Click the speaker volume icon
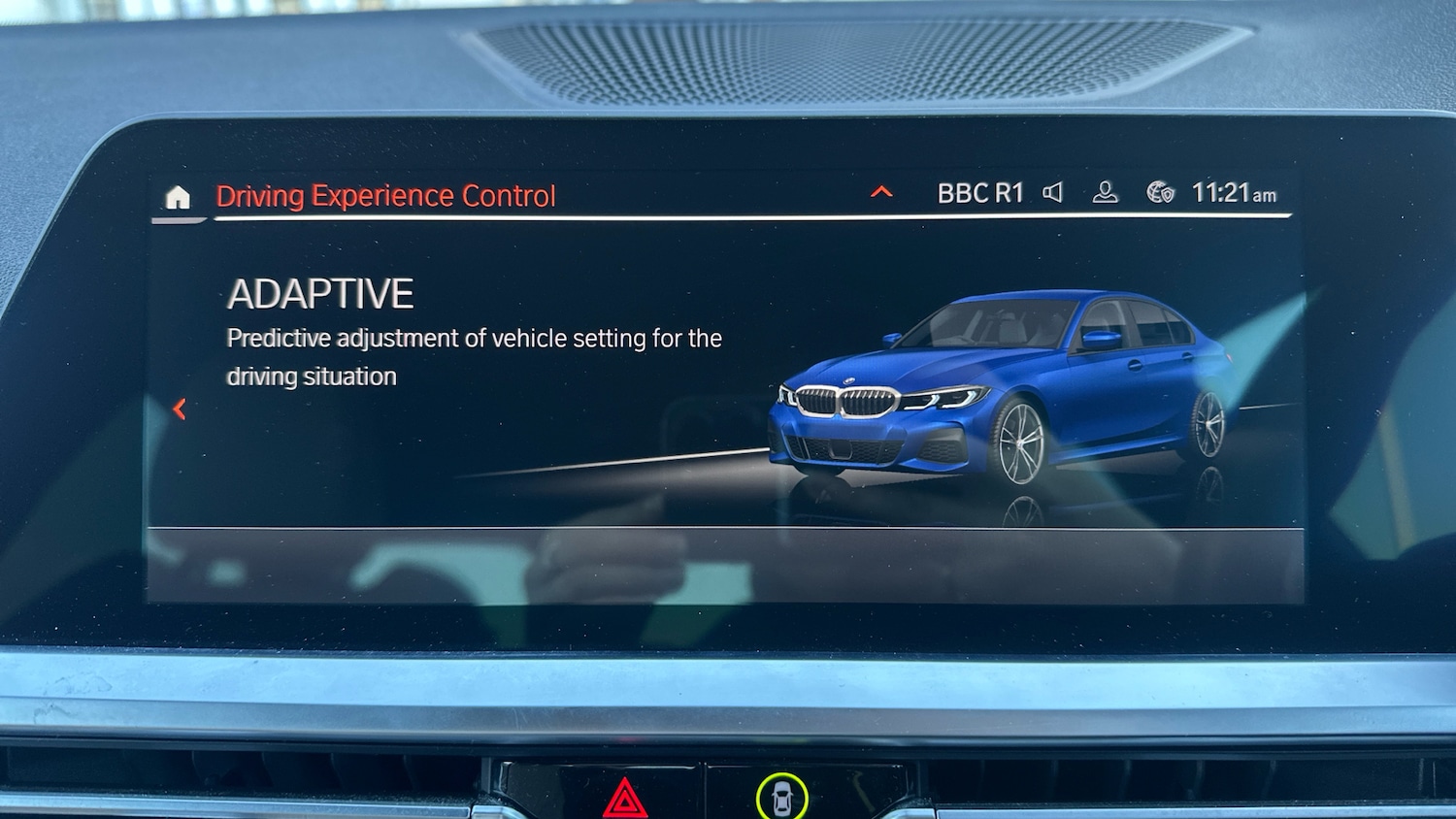1456x819 pixels. tap(1052, 193)
